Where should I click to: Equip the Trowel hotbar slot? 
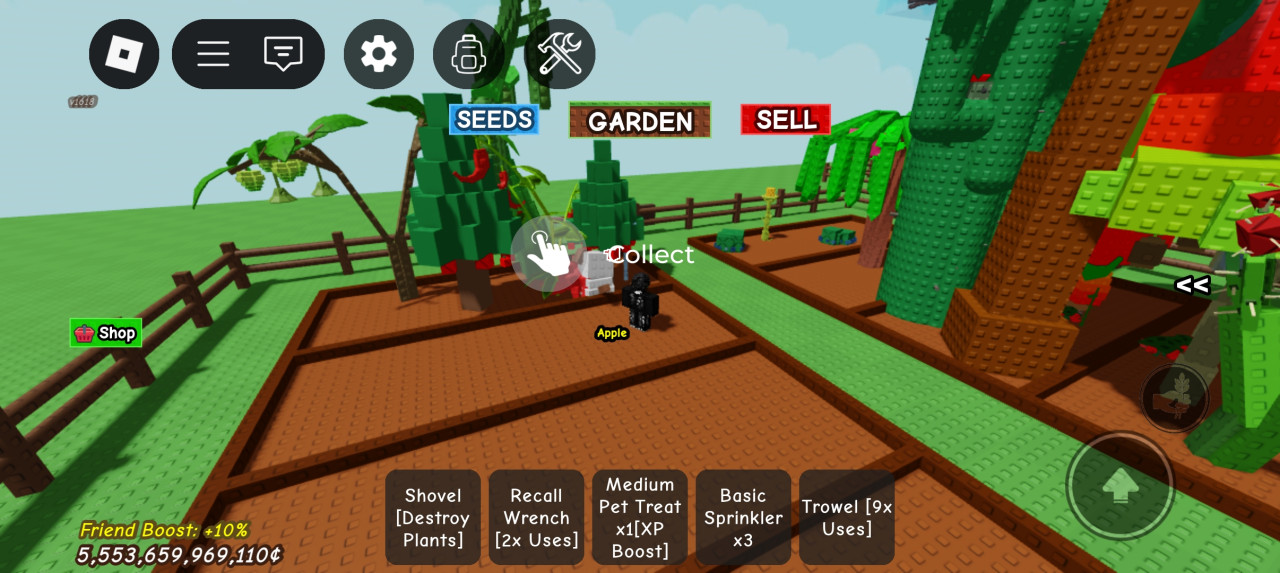[847, 517]
